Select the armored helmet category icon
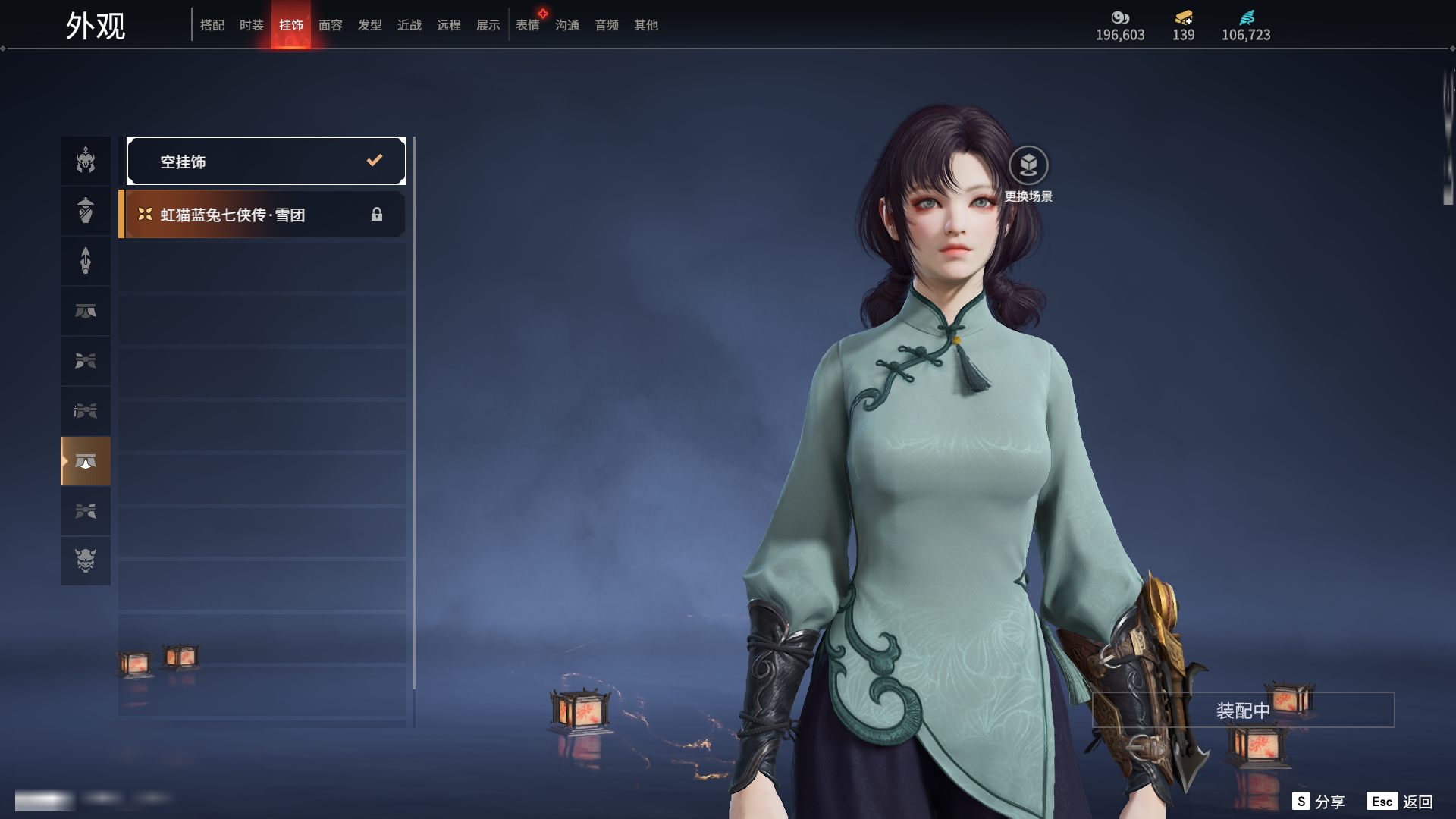This screenshot has height=819, width=1456. pos(86,161)
